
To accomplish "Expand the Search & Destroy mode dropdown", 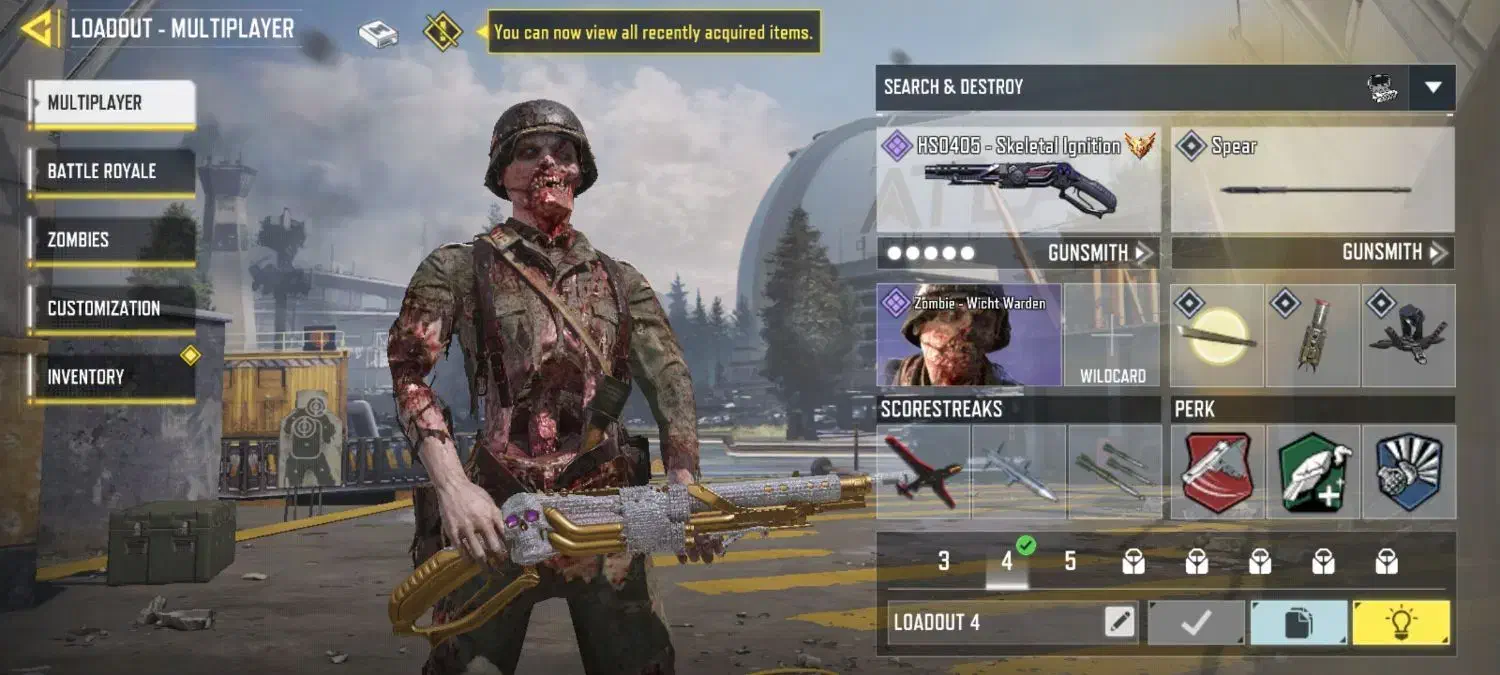I will [x=1432, y=88].
